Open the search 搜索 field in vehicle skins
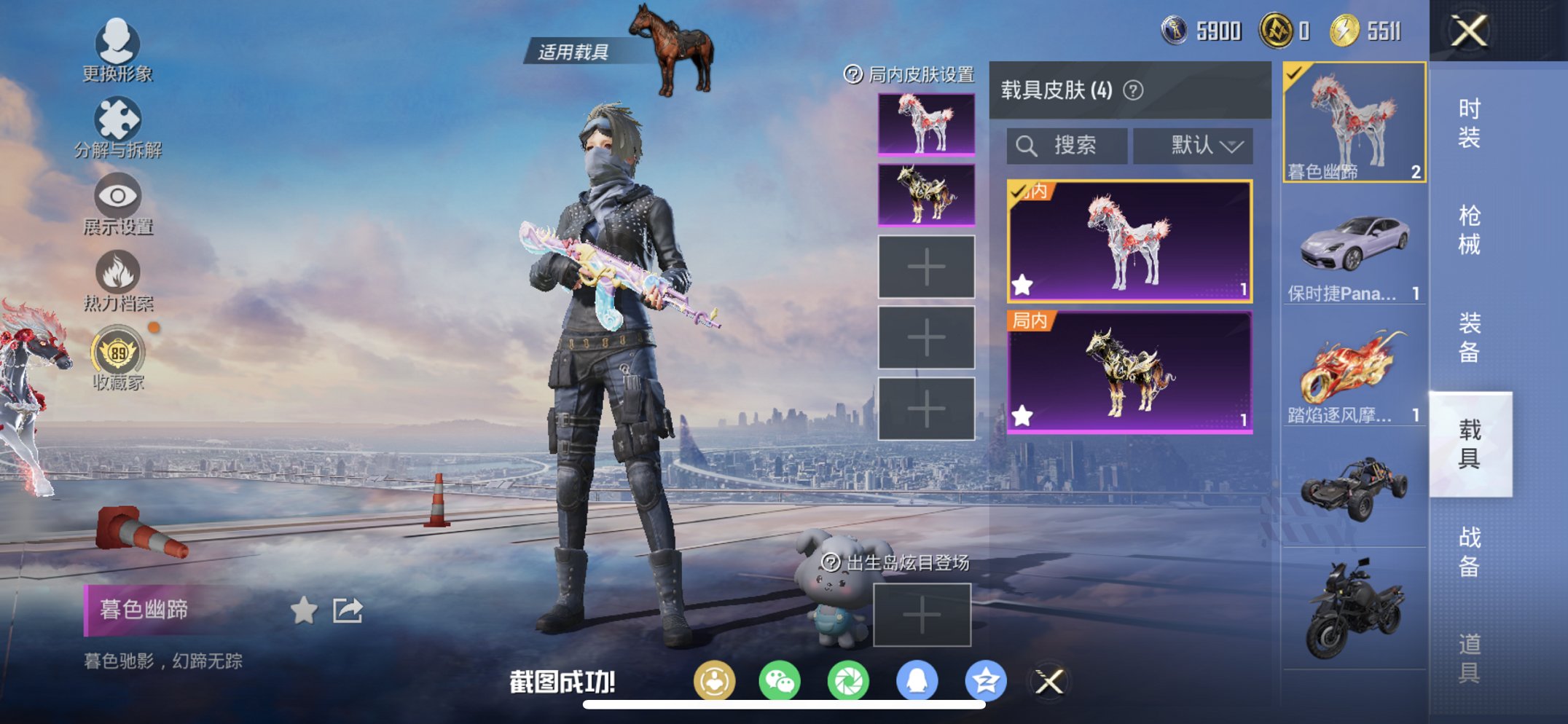The width and height of the screenshot is (1568, 724). point(1068,144)
